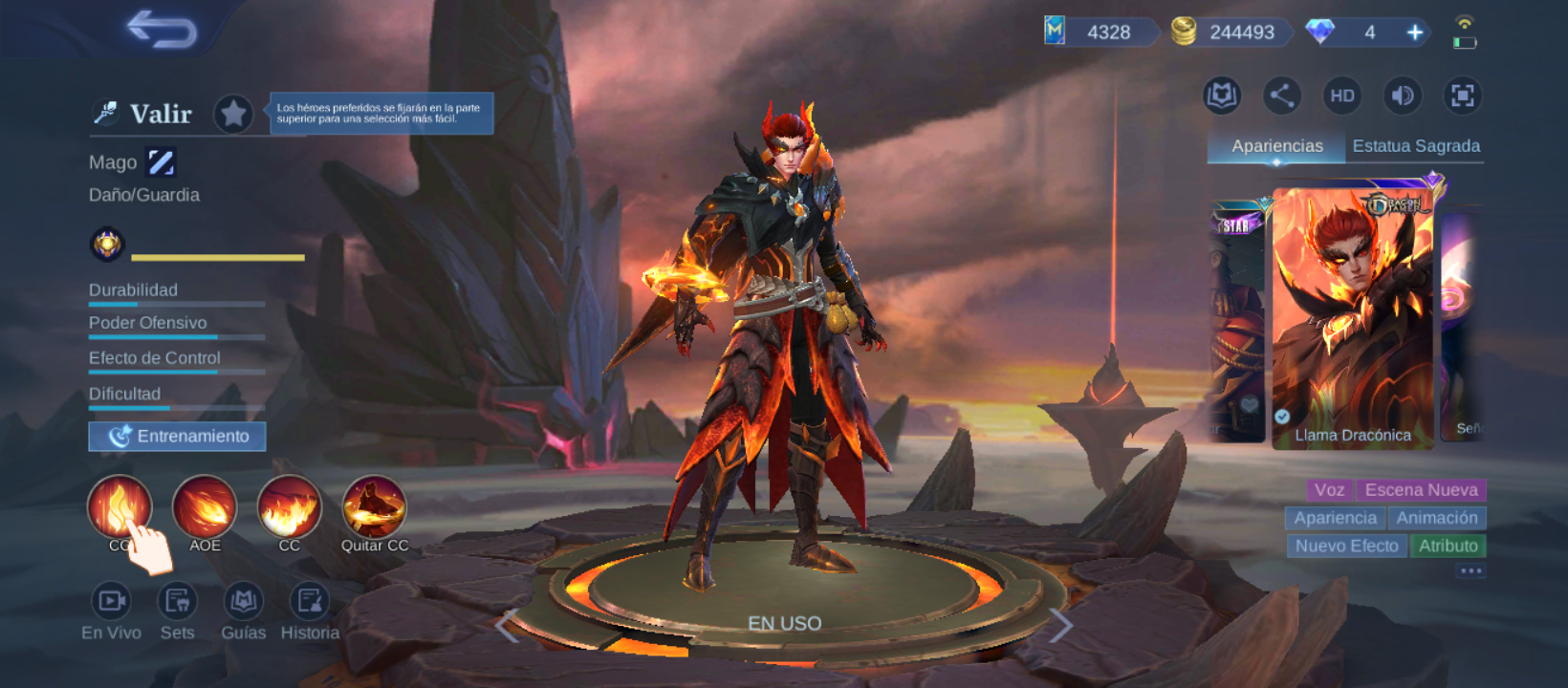Start Entrenamiento practice mode

(176, 436)
